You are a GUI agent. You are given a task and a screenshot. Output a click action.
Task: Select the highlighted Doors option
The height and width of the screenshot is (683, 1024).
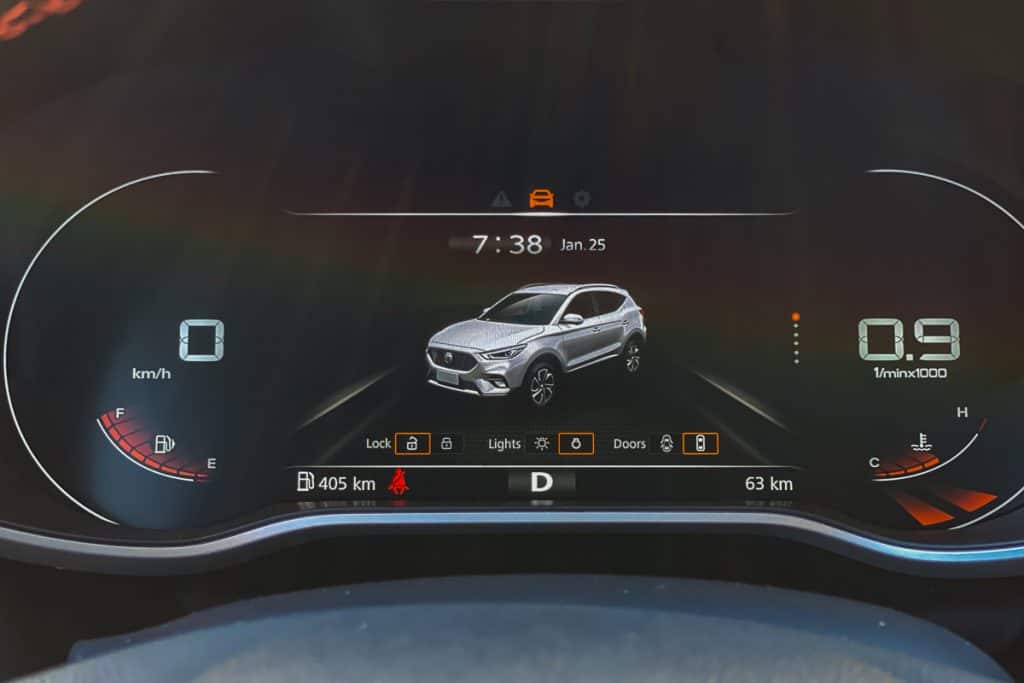pos(700,443)
